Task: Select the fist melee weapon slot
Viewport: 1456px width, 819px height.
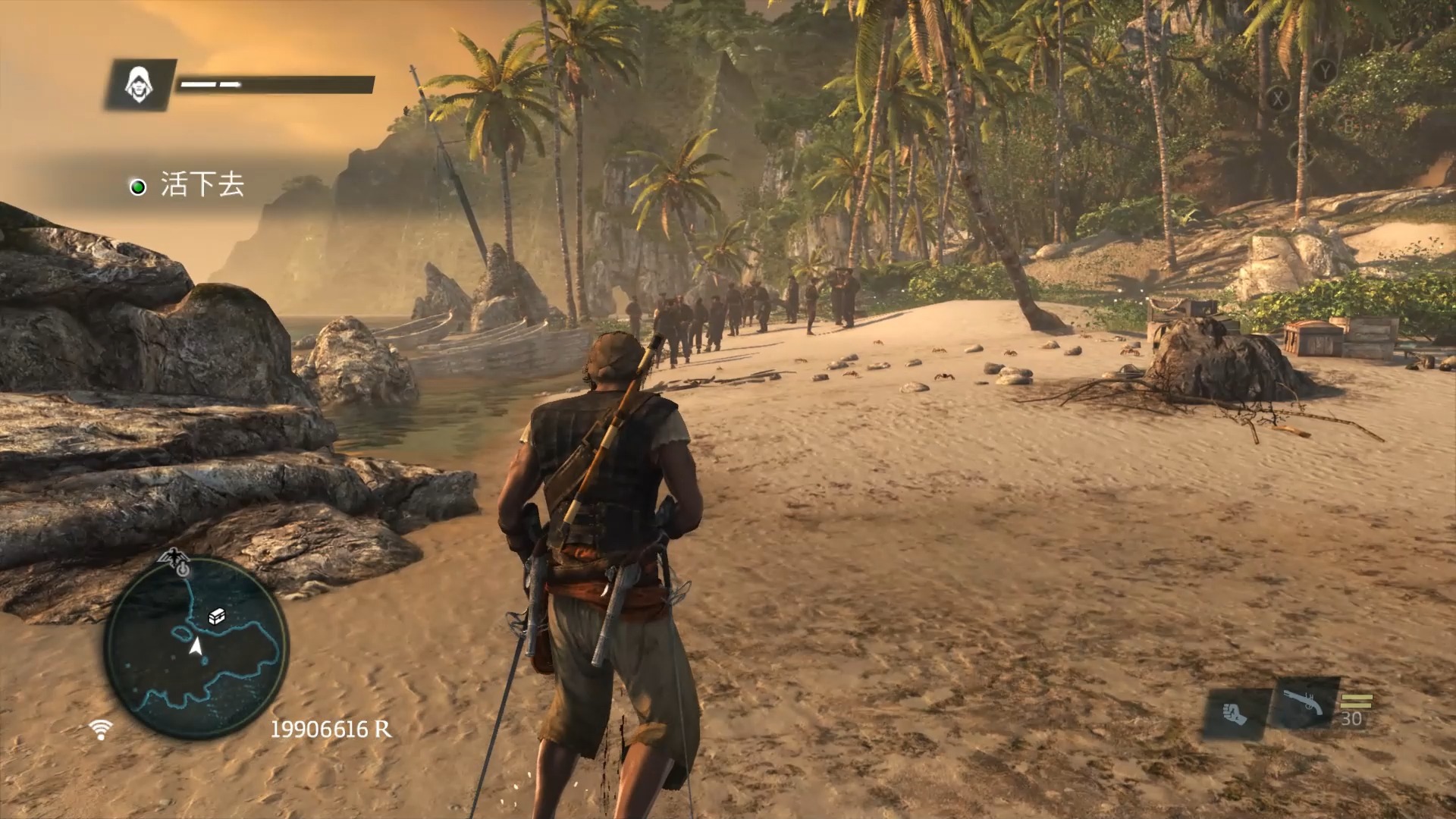Action: pyautogui.click(x=1235, y=714)
